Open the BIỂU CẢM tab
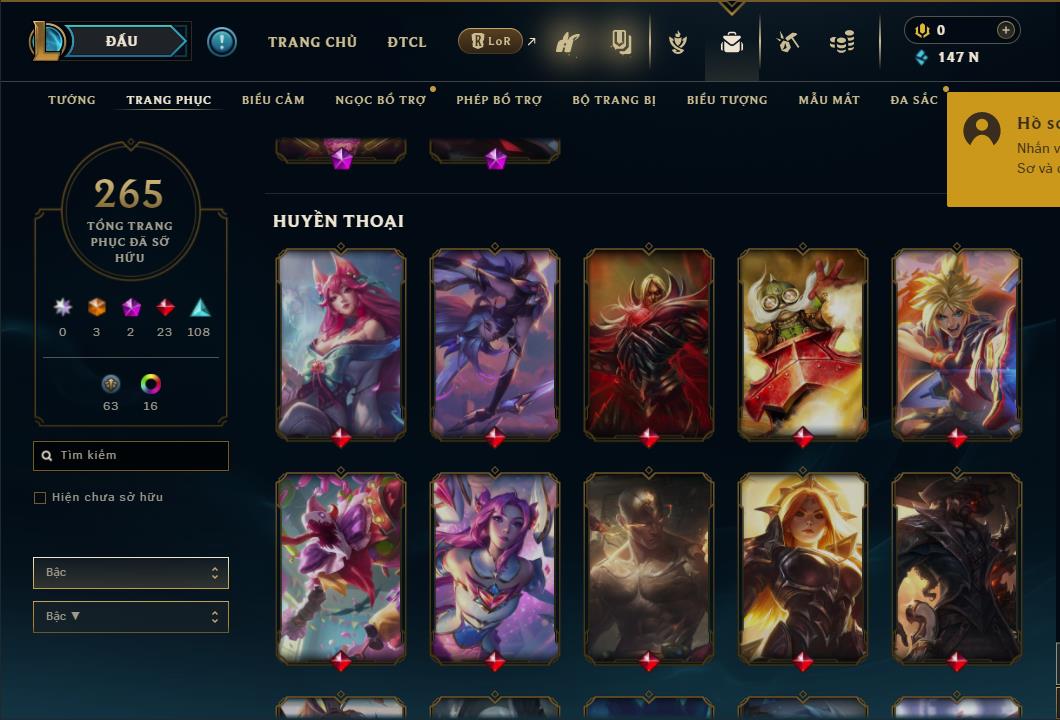Viewport: 1060px width, 720px height. pos(273,100)
